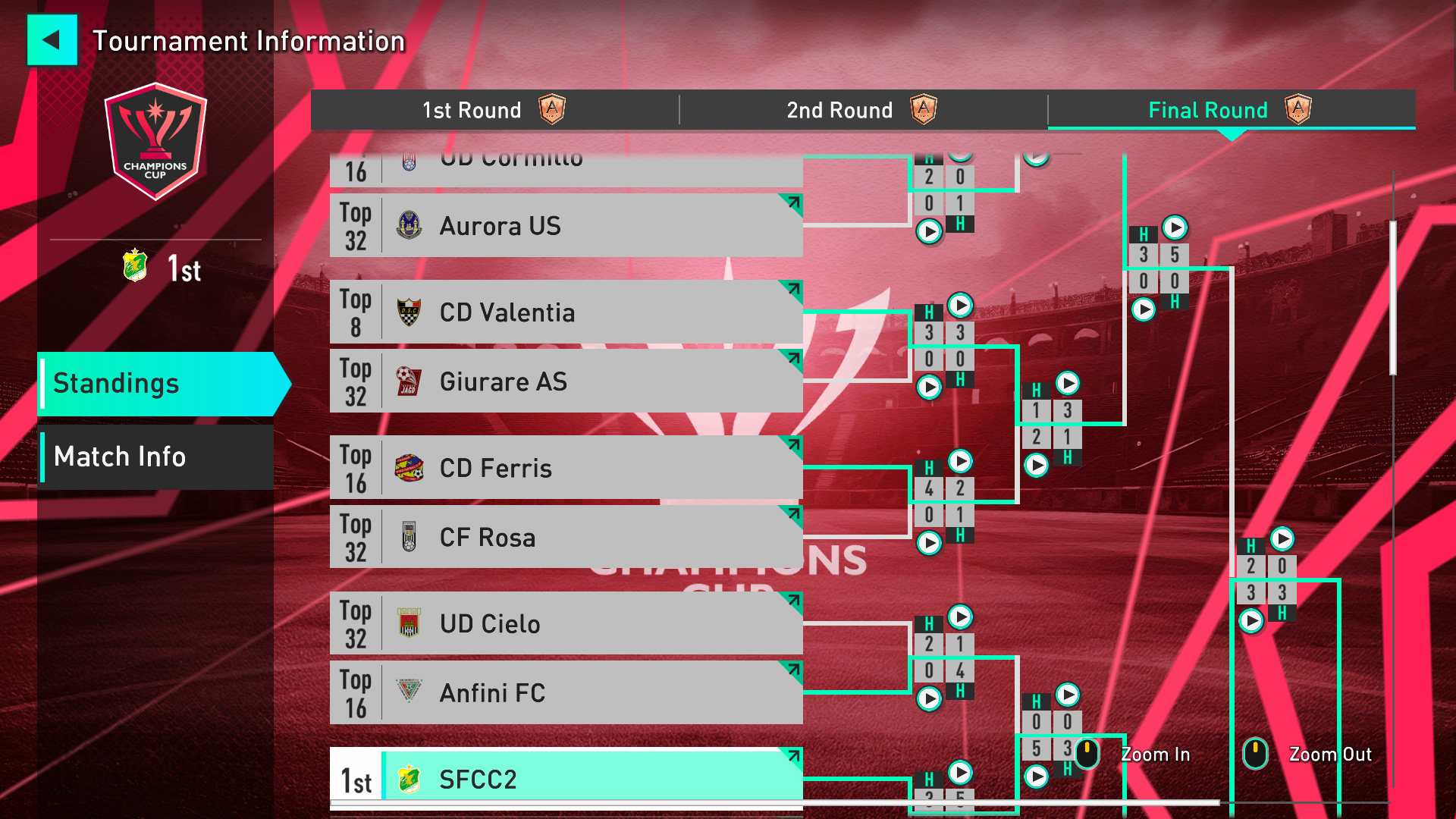The image size is (1456, 819).
Task: Click the SFCC2 team crest
Action: (410, 778)
